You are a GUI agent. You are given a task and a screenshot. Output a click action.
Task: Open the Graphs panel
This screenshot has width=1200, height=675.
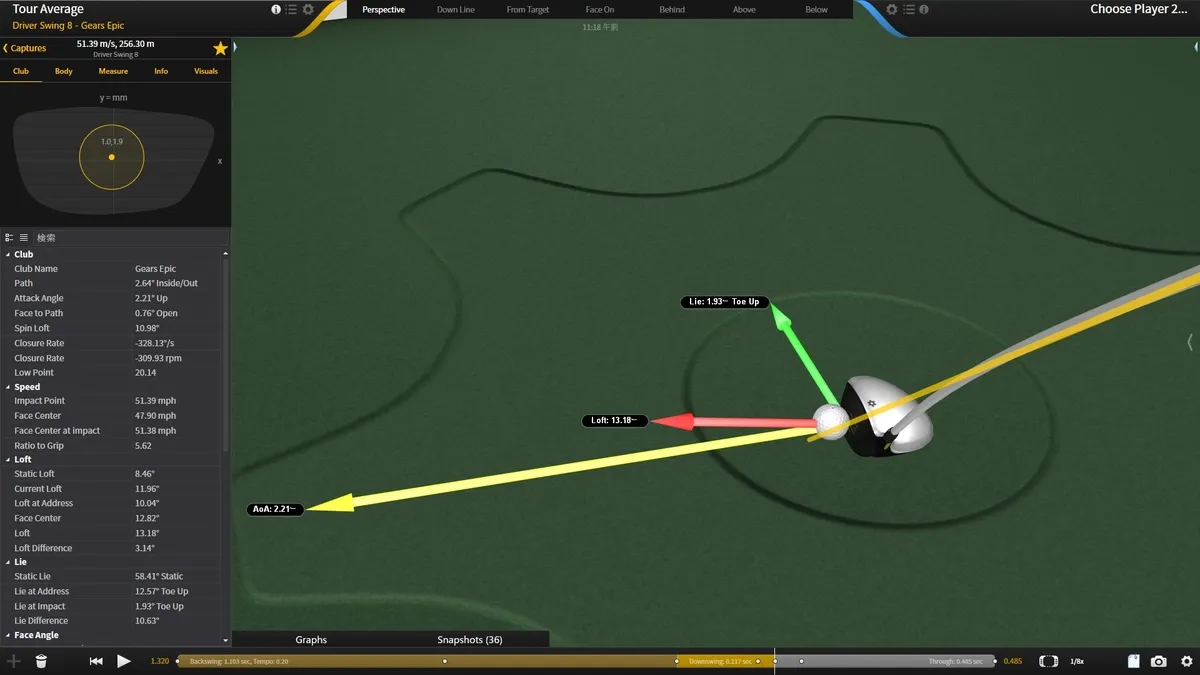tap(311, 640)
